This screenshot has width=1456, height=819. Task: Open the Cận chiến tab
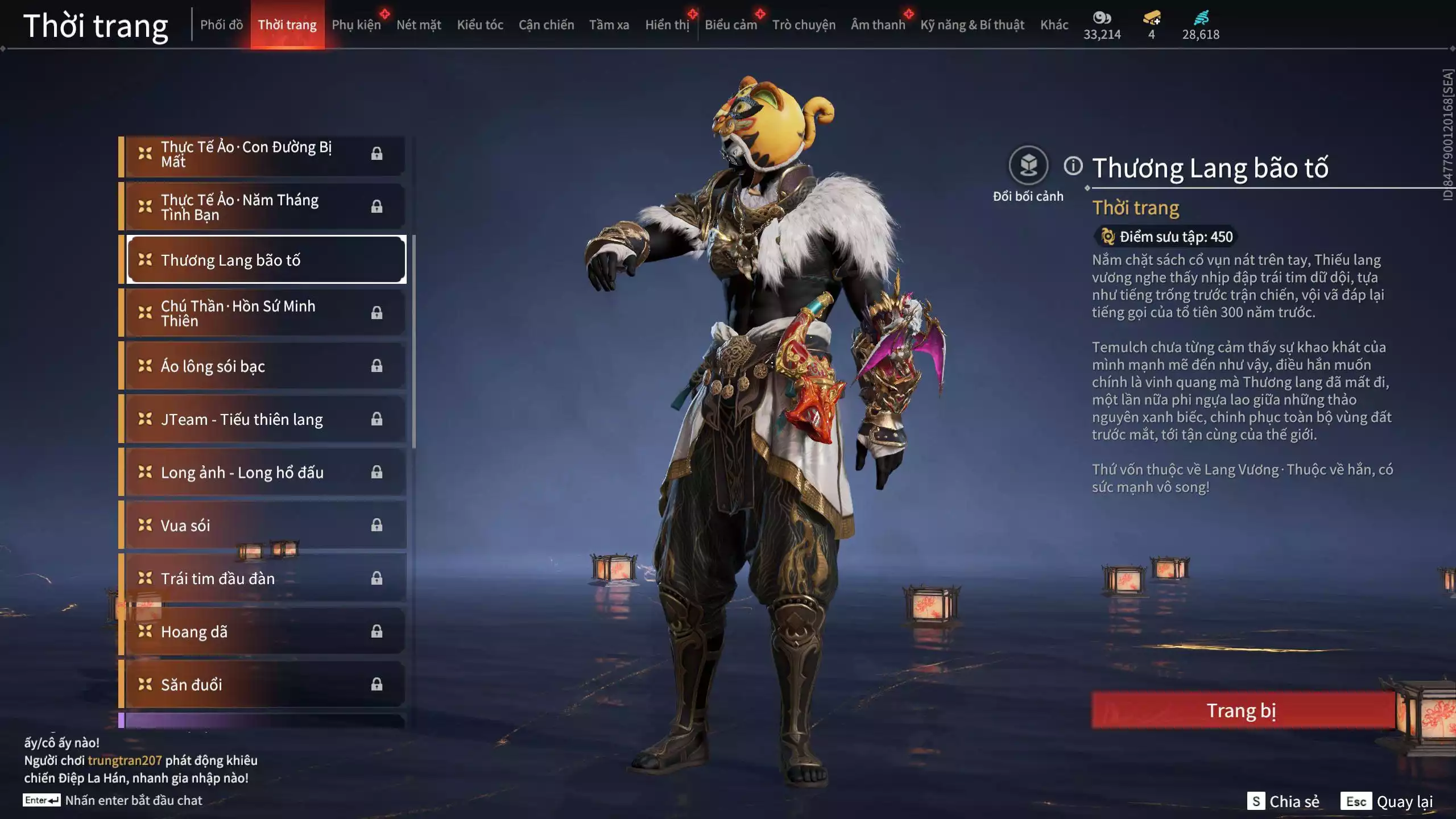546,25
